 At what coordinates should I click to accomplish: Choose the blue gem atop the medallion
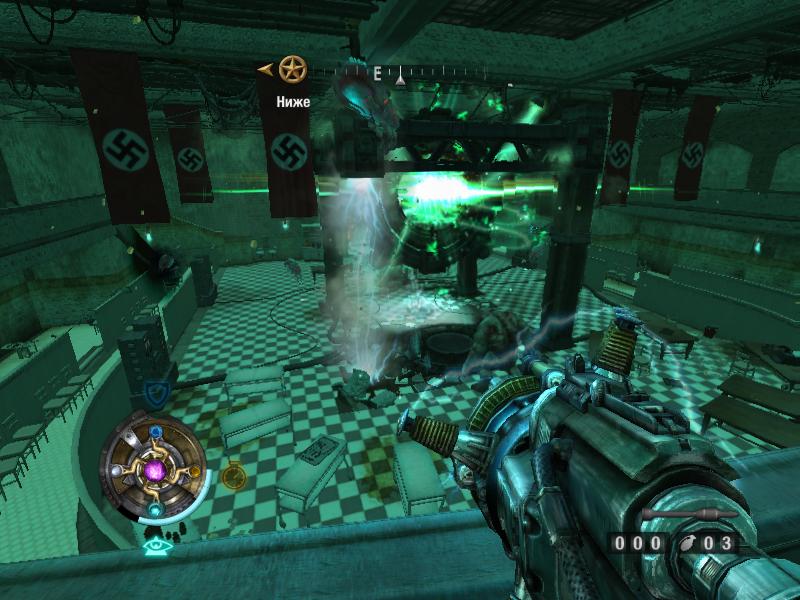coord(156,433)
